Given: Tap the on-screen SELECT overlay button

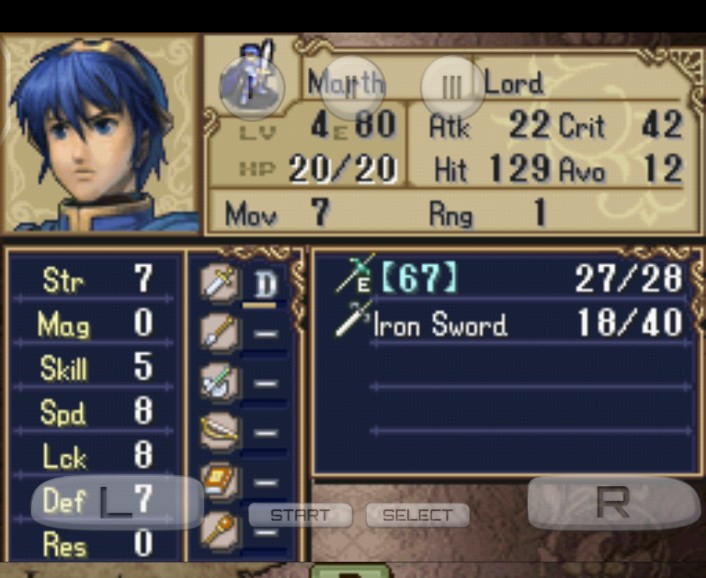Looking at the screenshot, I should pyautogui.click(x=417, y=515).
